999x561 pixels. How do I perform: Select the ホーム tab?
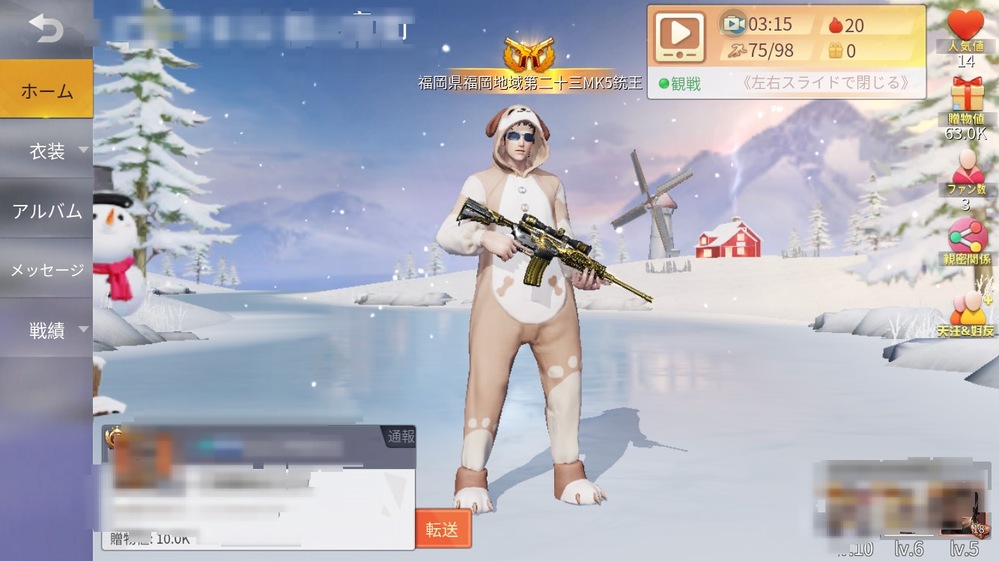(x=46, y=91)
